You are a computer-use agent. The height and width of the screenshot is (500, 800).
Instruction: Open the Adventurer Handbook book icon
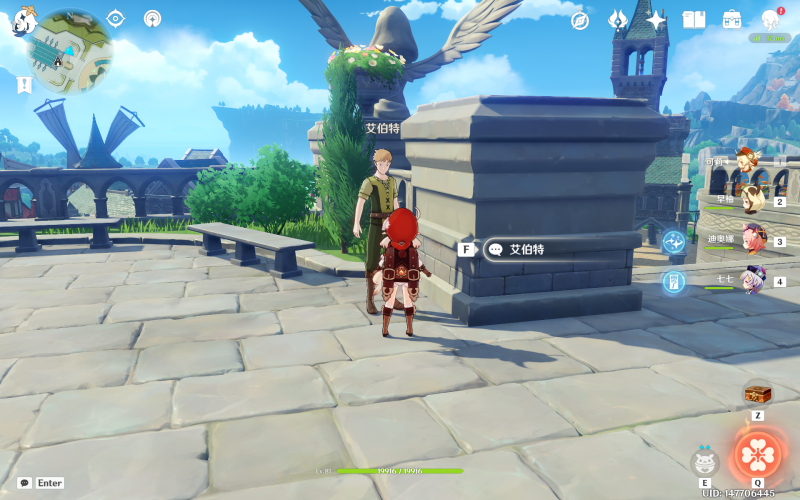point(694,20)
